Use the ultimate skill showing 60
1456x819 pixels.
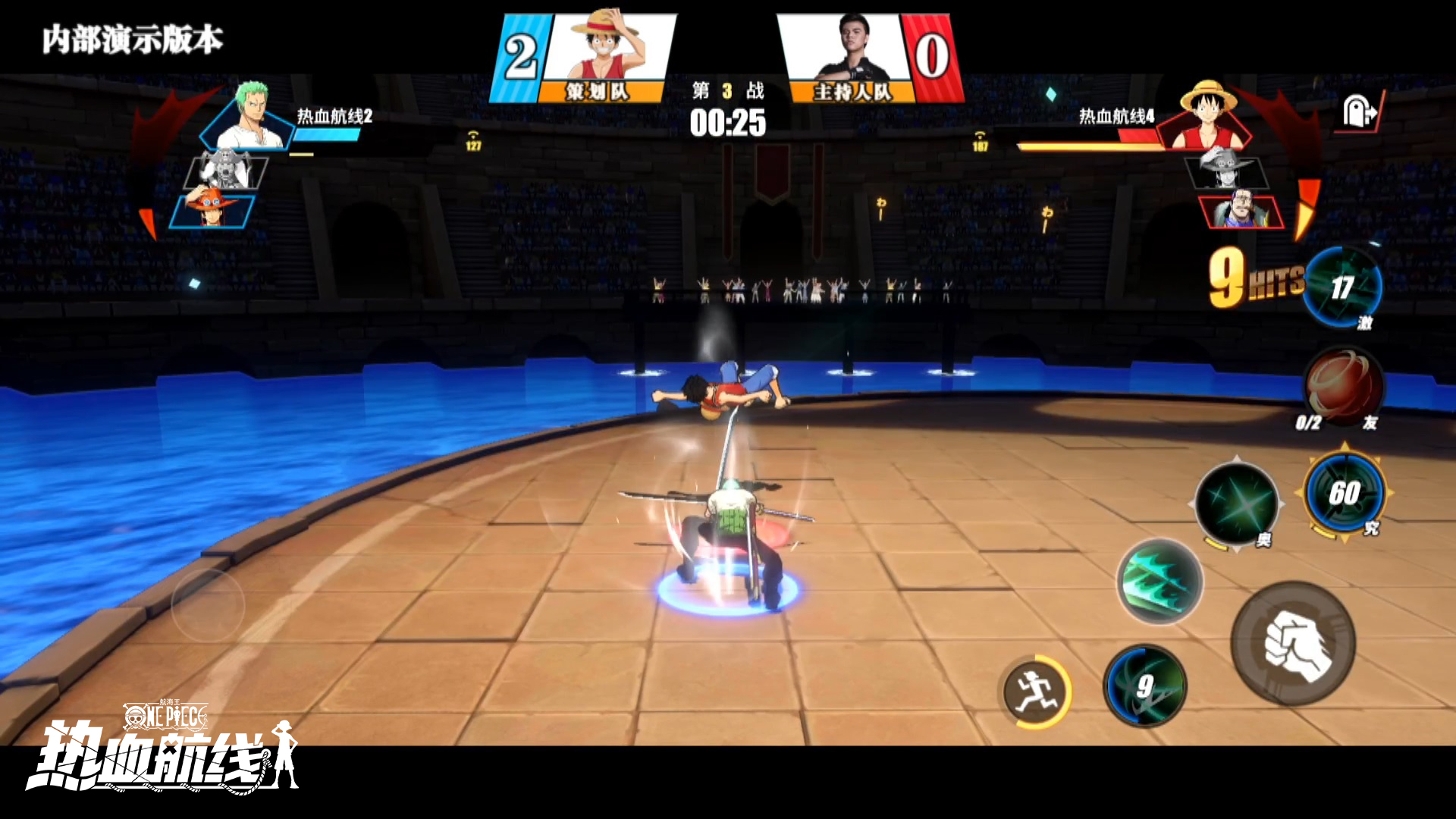pyautogui.click(x=1344, y=493)
